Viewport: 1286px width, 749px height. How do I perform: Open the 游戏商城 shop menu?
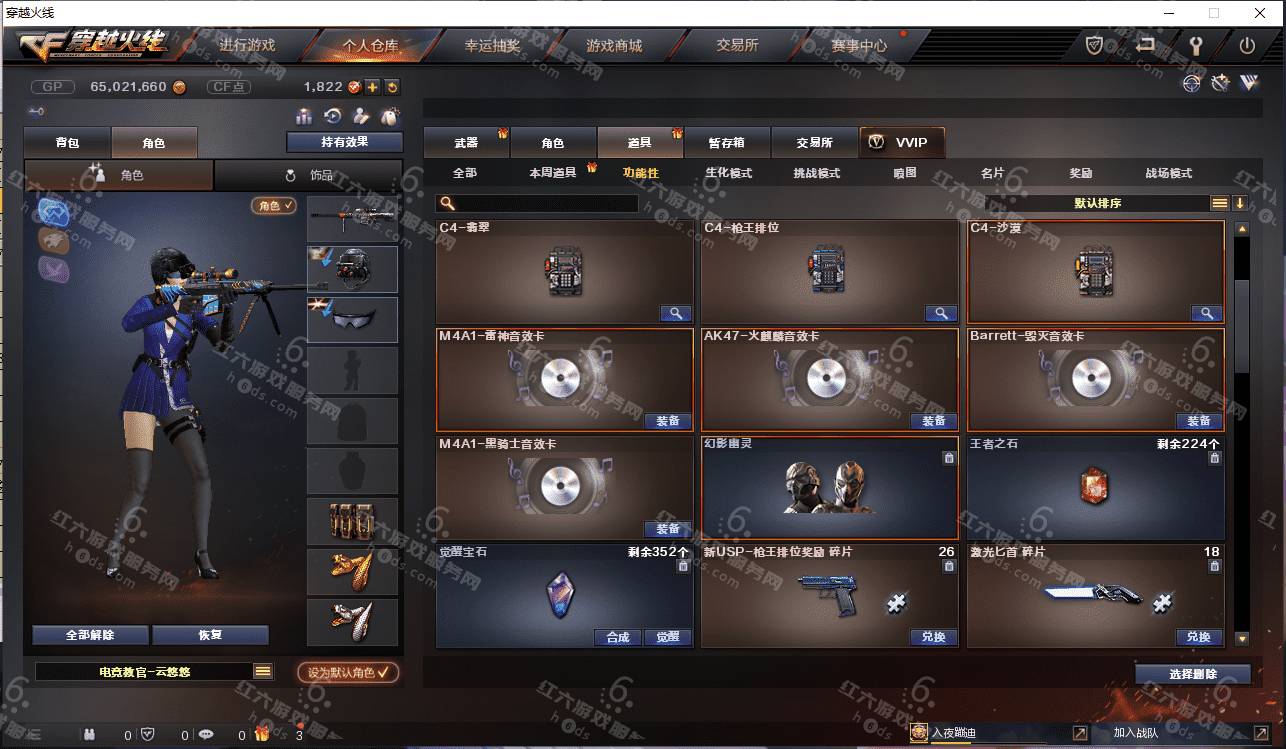point(614,46)
